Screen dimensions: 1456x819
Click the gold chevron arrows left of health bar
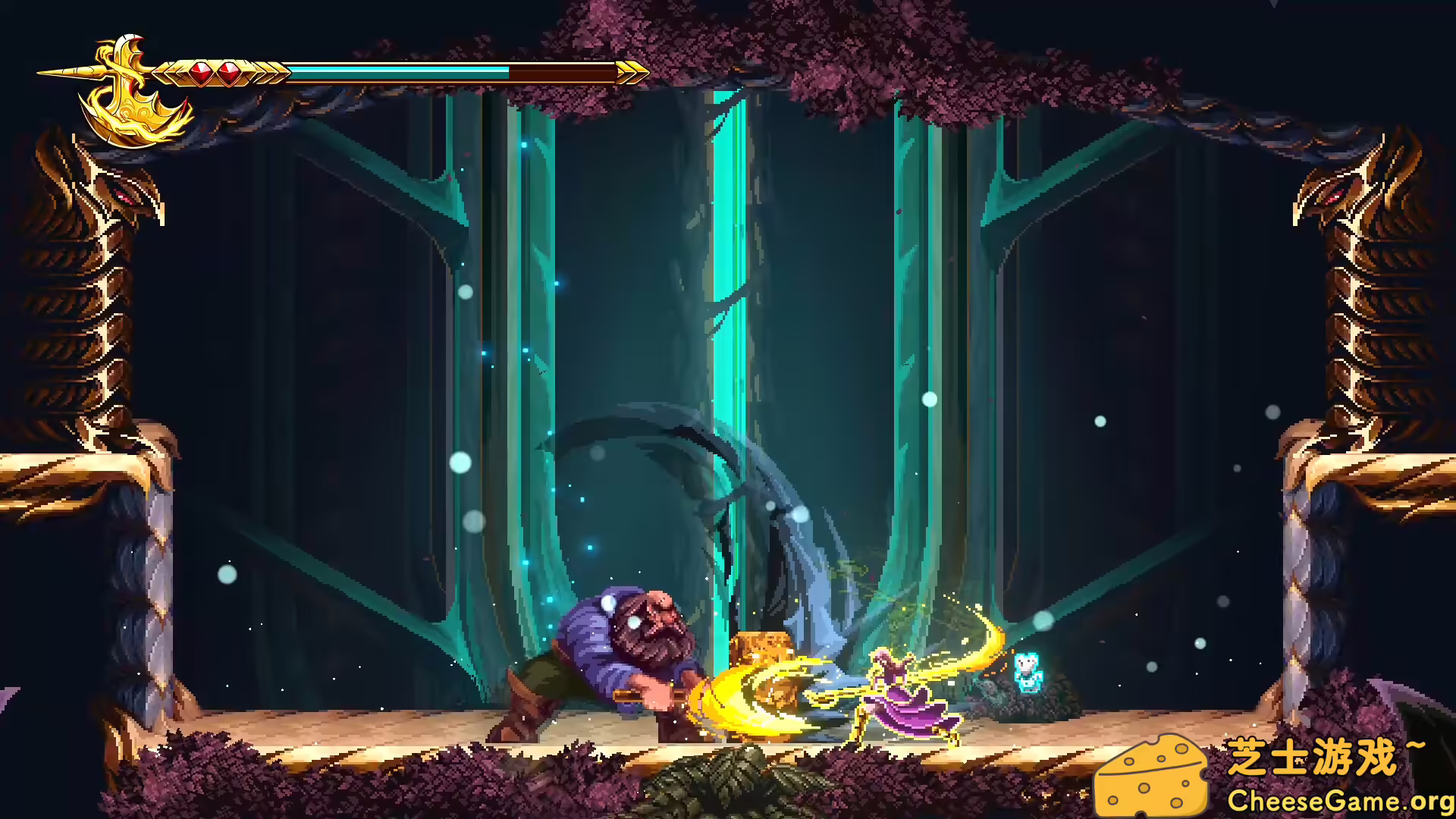[168, 73]
